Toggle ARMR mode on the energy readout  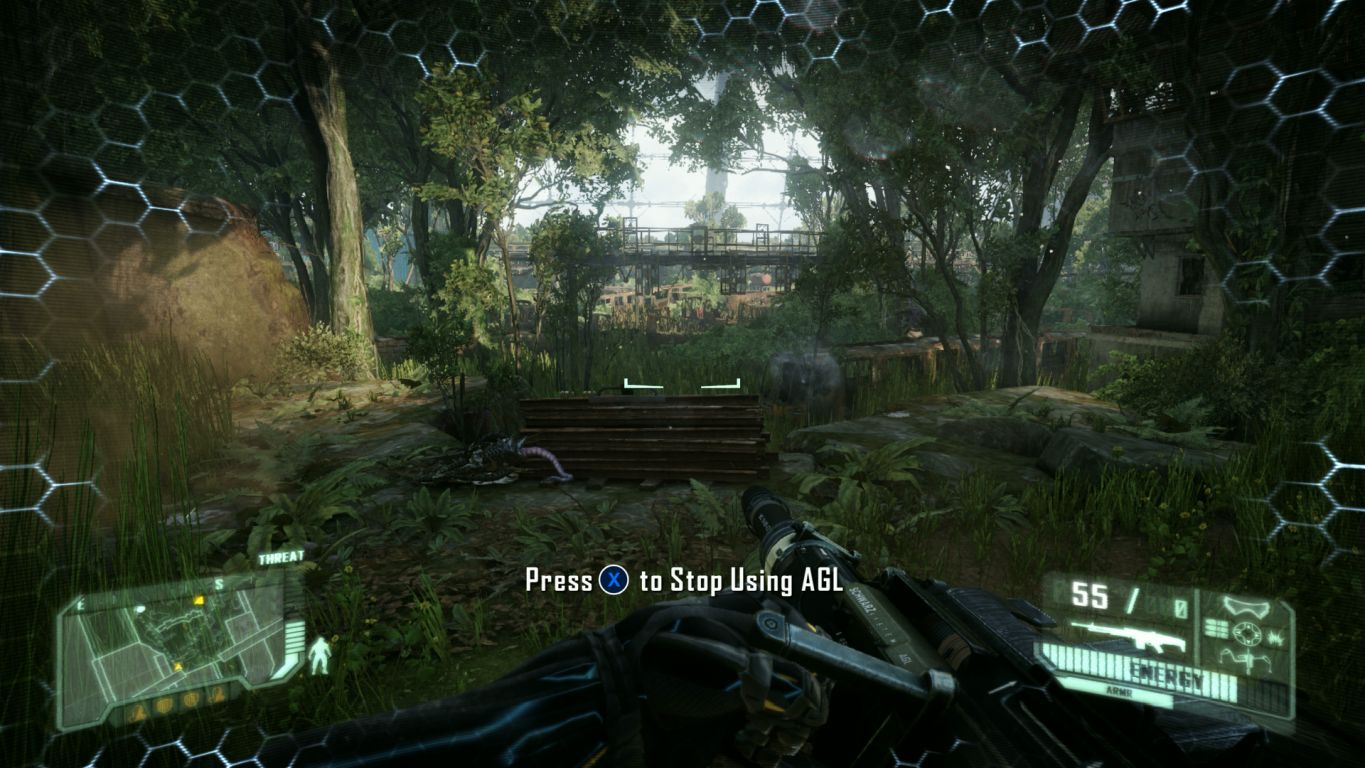point(1121,690)
